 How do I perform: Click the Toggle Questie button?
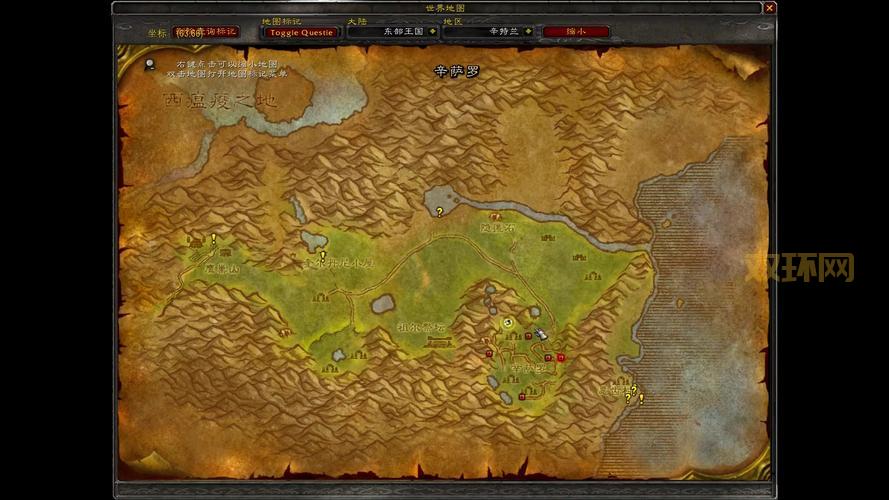point(301,32)
